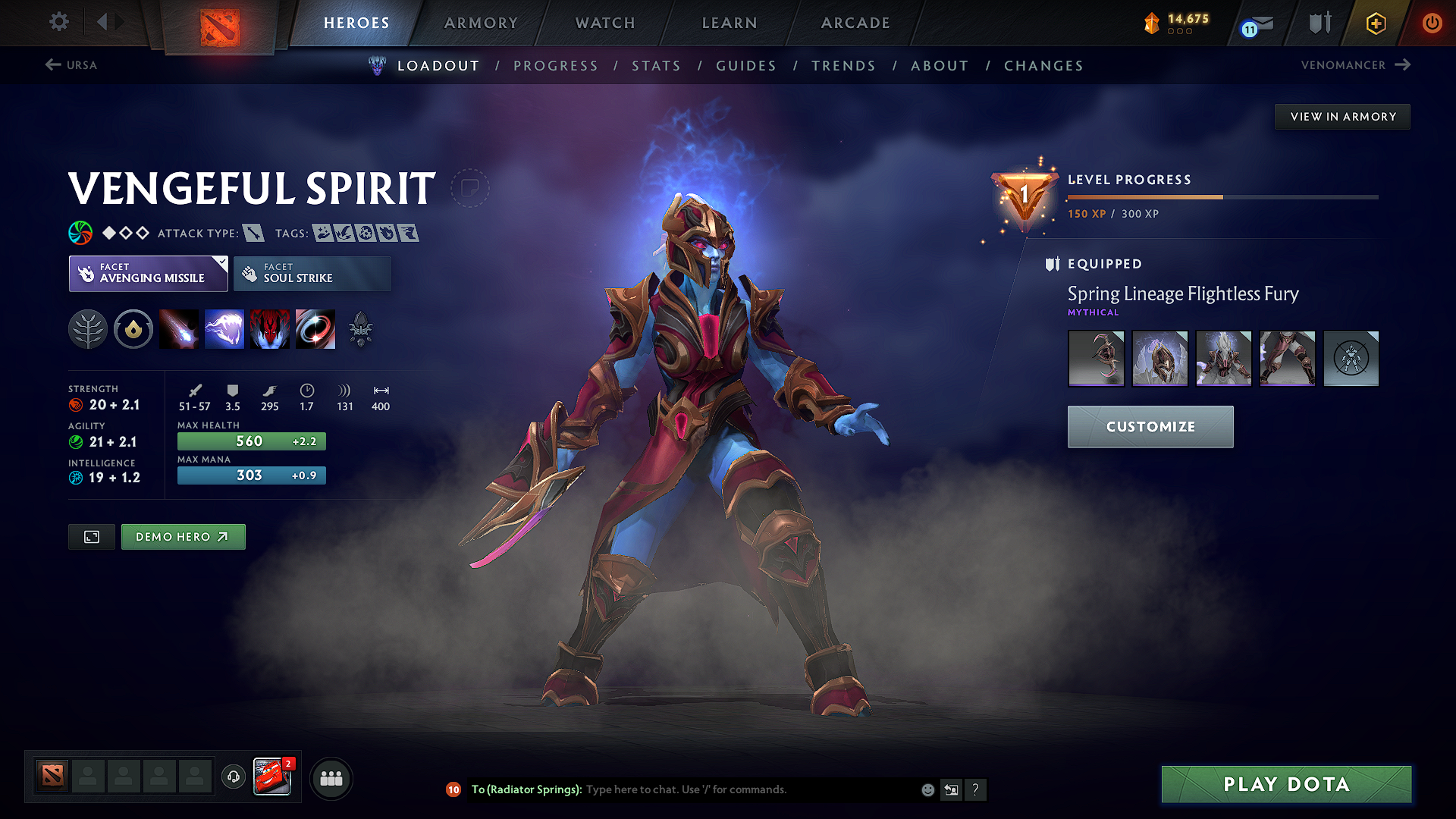This screenshot has width=1456, height=819.
Task: Switch to the Soul Strike facet
Action: point(312,273)
